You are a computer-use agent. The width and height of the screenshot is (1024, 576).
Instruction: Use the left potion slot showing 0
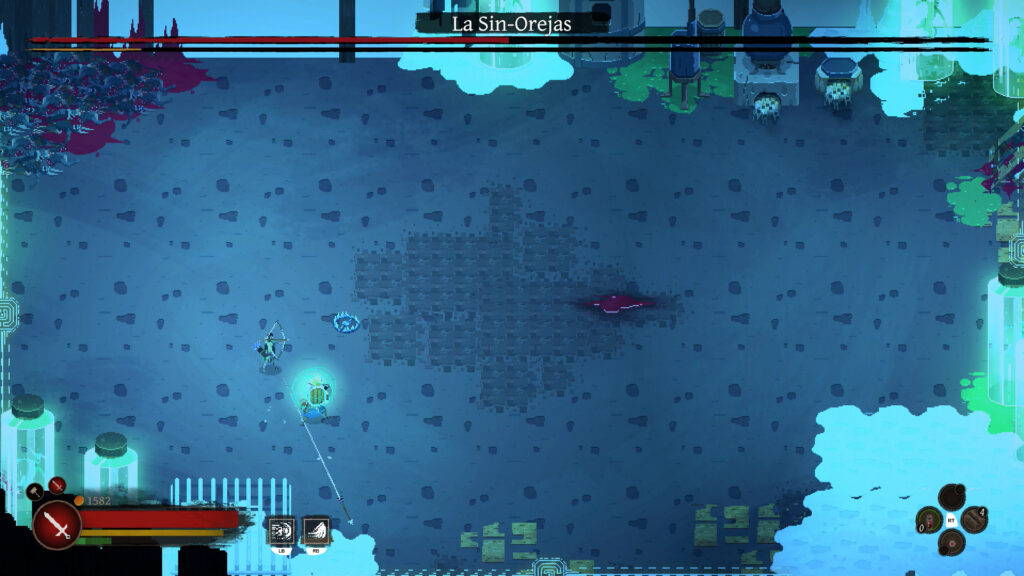pyautogui.click(x=929, y=520)
